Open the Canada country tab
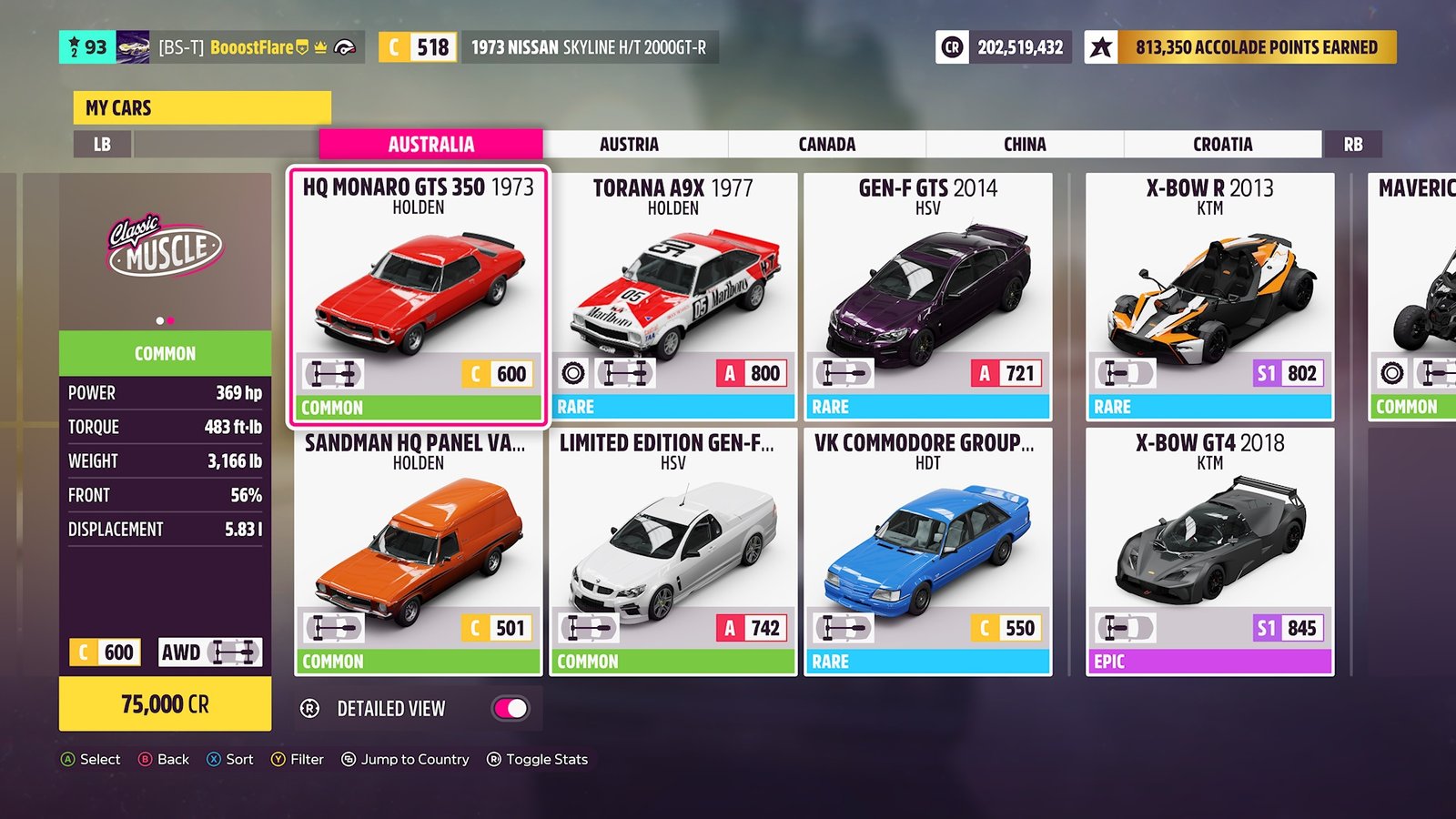The width and height of the screenshot is (1456, 819). [x=826, y=145]
